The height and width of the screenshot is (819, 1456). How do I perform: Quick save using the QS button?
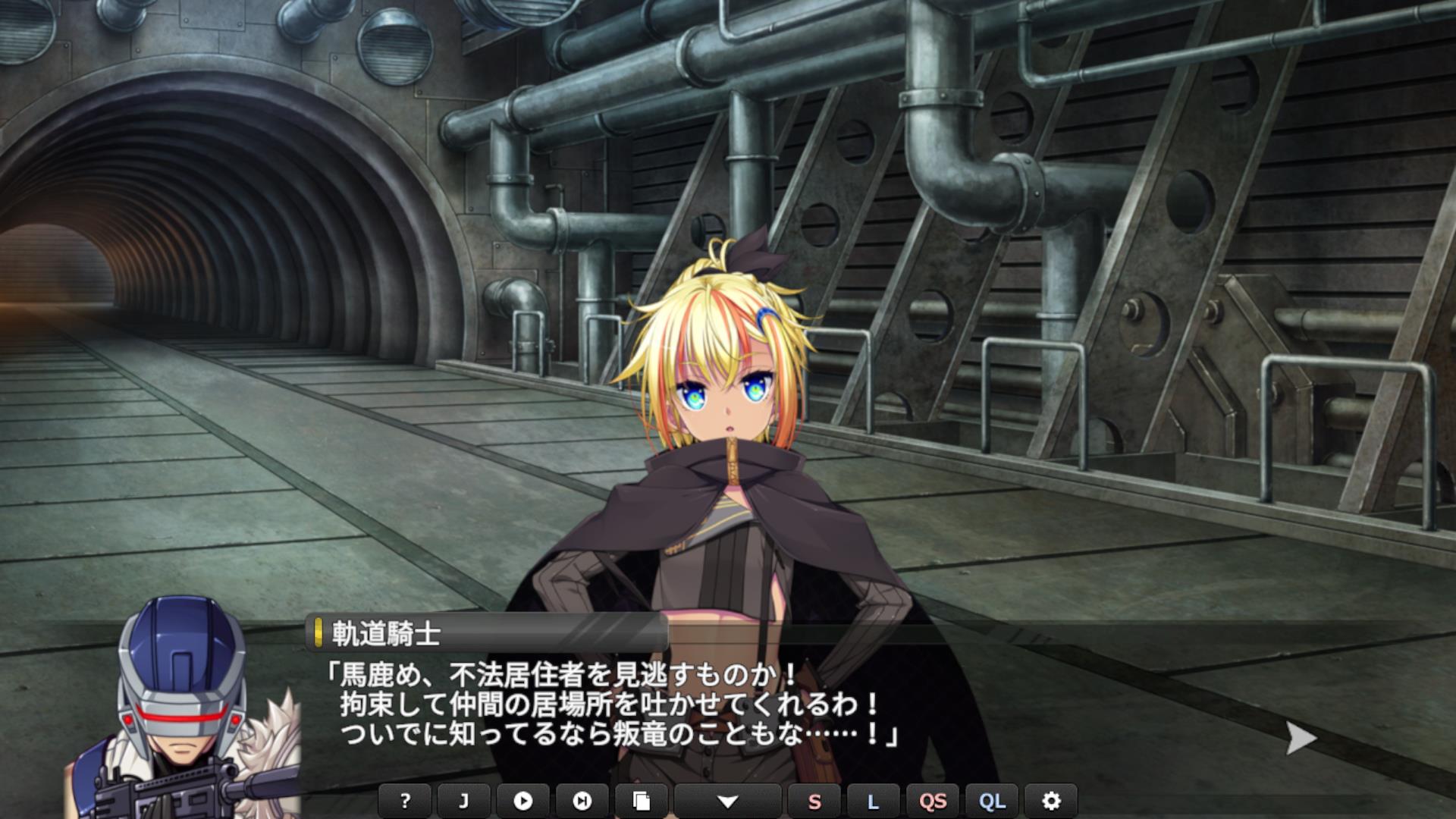[x=933, y=801]
